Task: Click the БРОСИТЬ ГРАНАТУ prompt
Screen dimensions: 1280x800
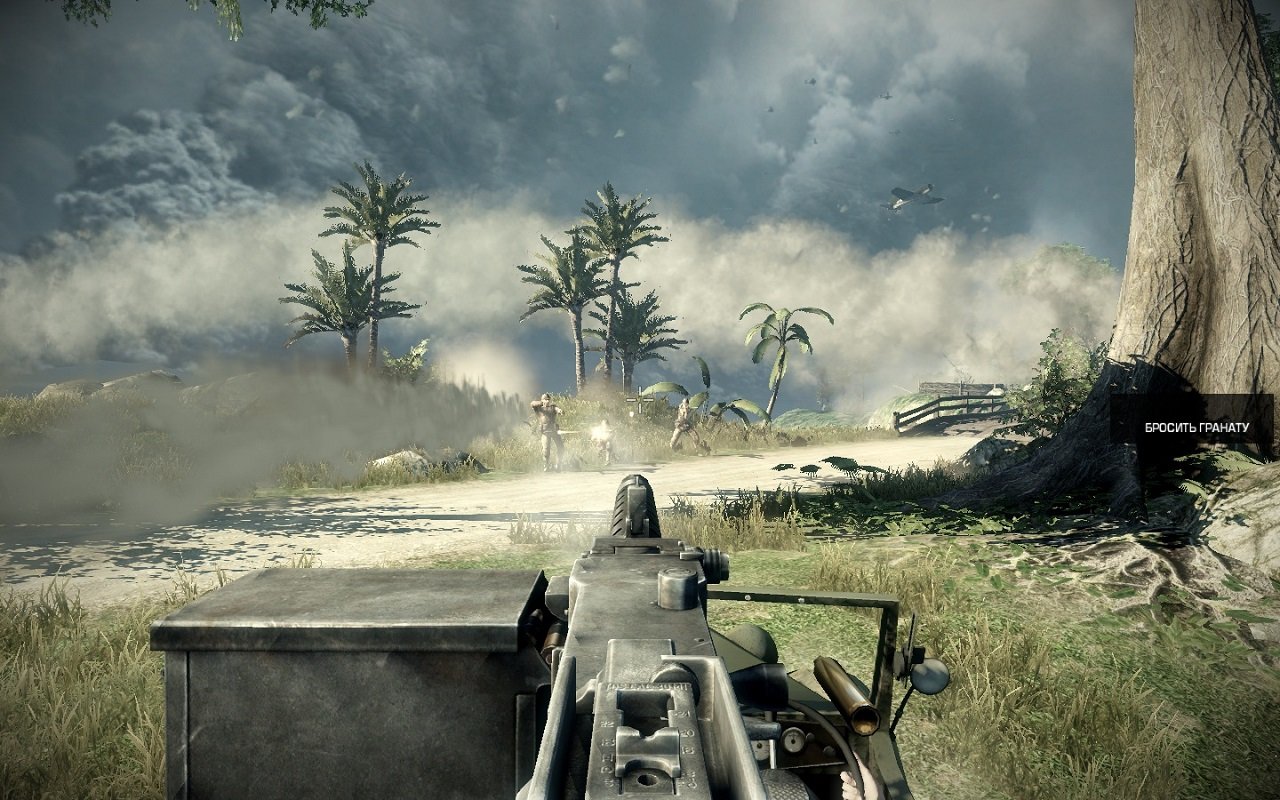Action: (1195, 428)
